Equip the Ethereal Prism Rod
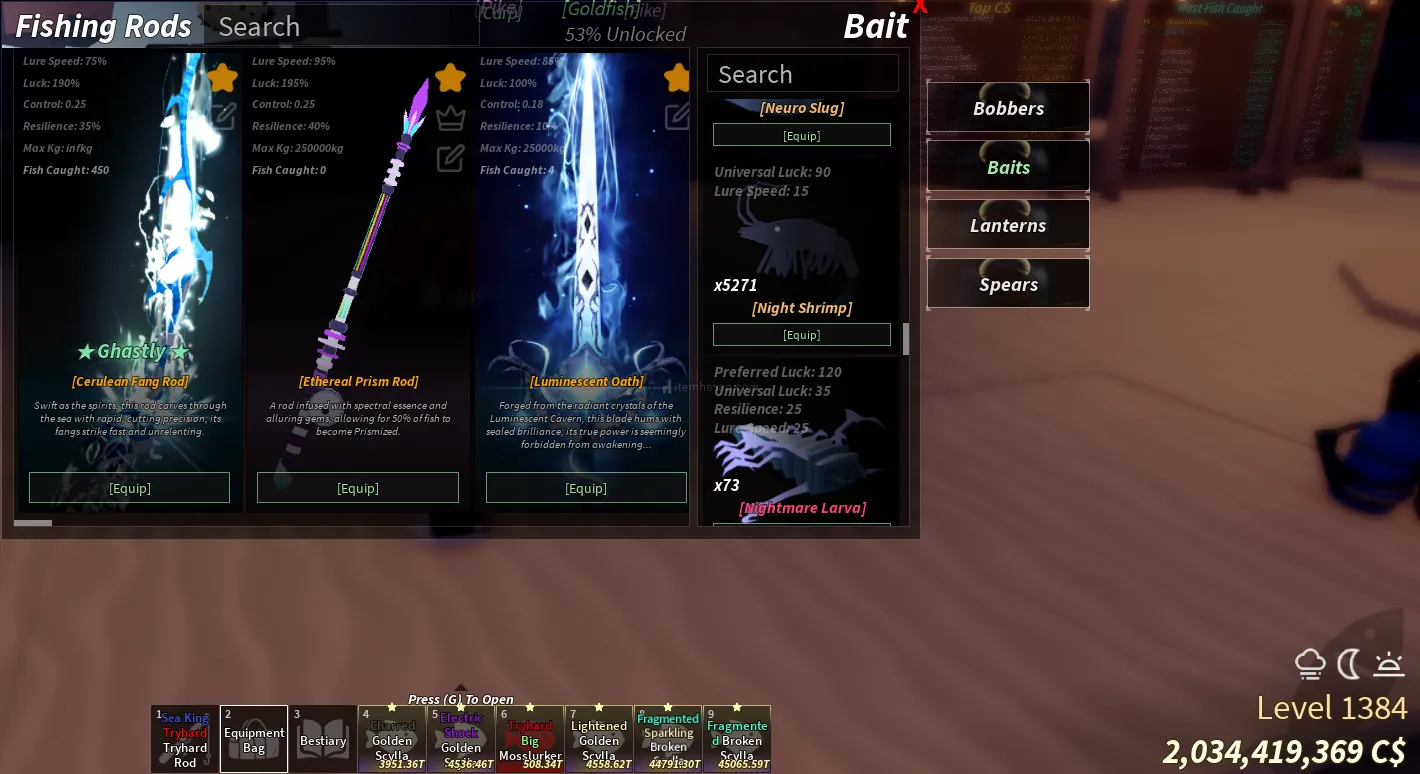 click(x=358, y=488)
